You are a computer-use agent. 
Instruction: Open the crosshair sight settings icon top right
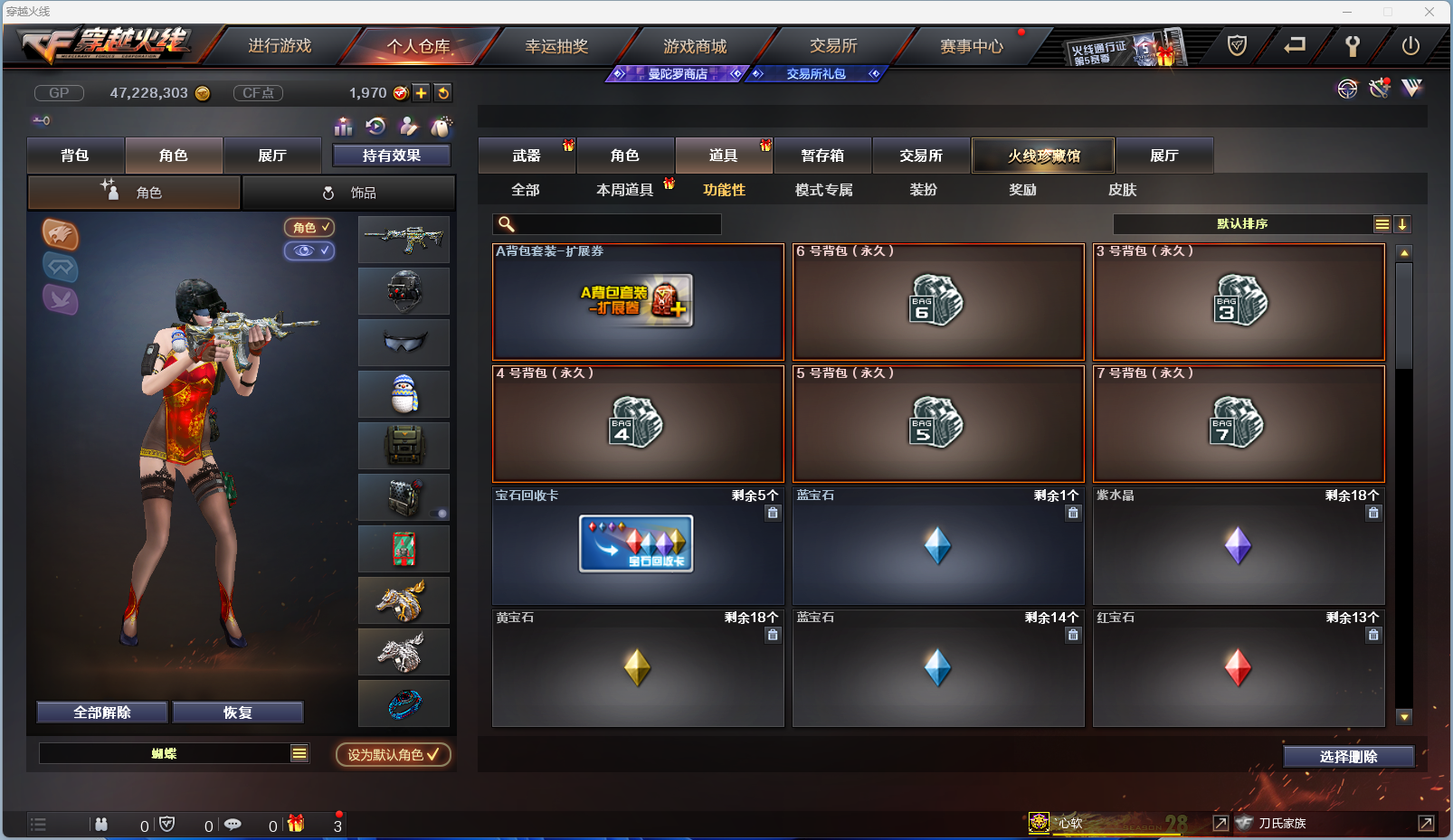(x=1347, y=89)
